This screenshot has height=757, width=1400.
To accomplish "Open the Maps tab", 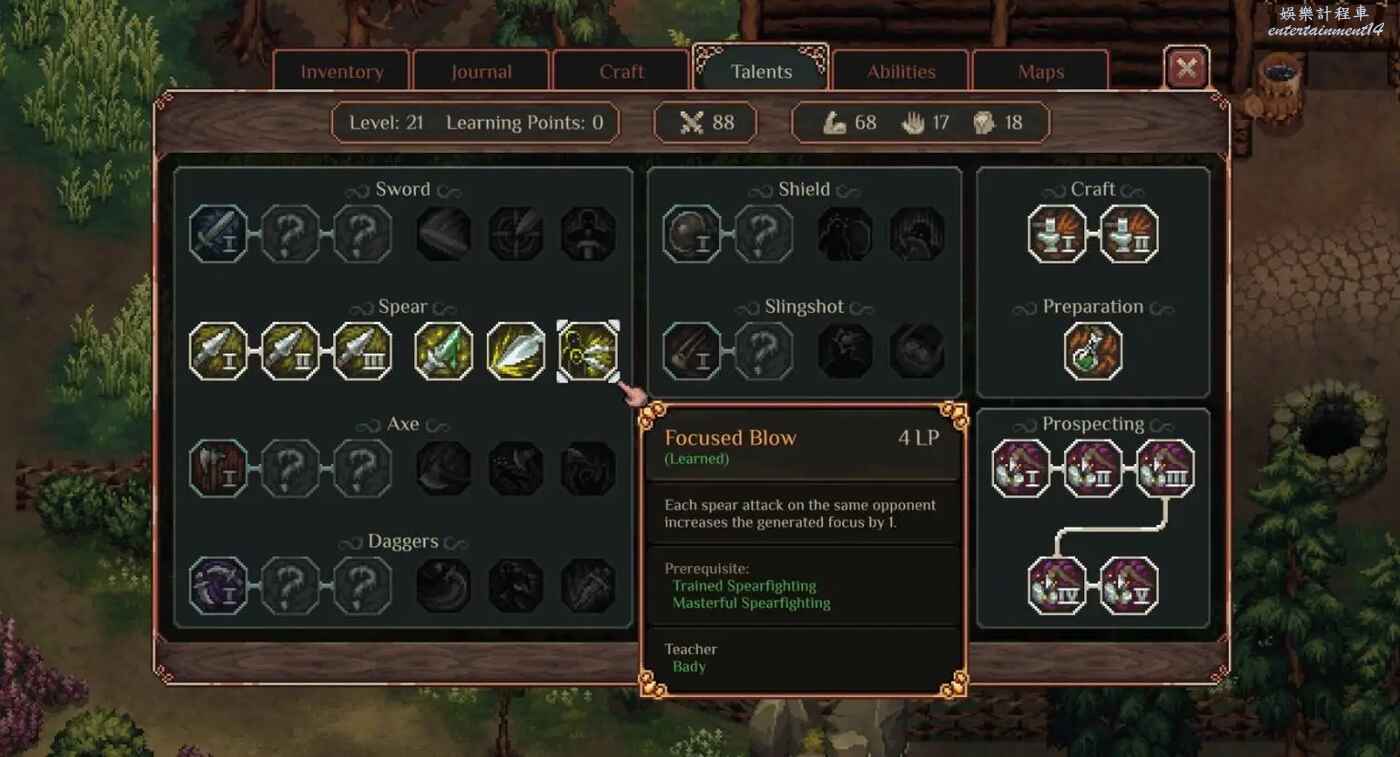I will (x=1040, y=72).
